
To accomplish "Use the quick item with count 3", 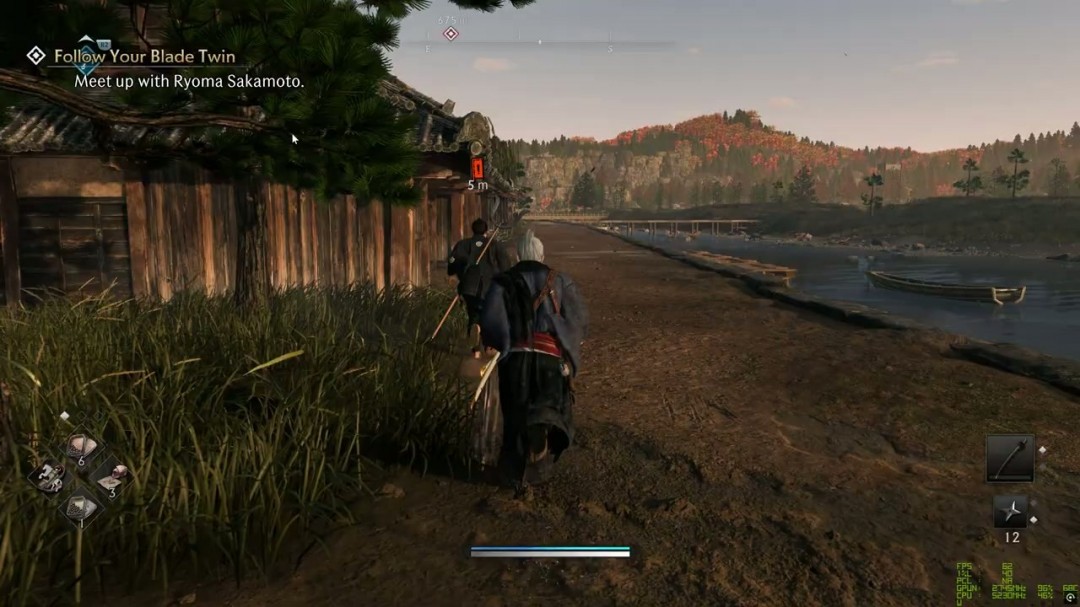I will pos(110,476).
